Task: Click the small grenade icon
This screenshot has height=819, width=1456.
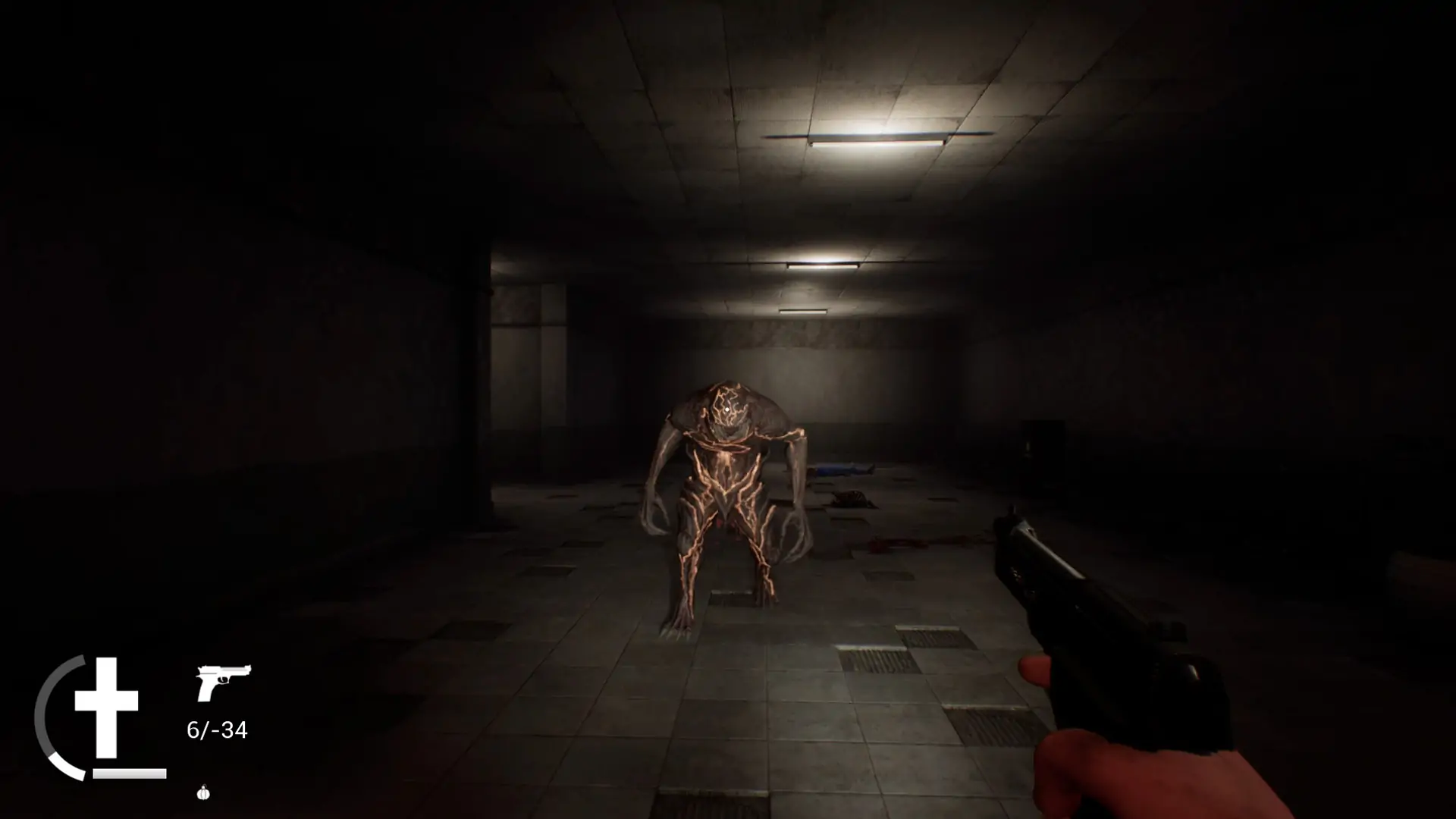Action: click(x=202, y=793)
